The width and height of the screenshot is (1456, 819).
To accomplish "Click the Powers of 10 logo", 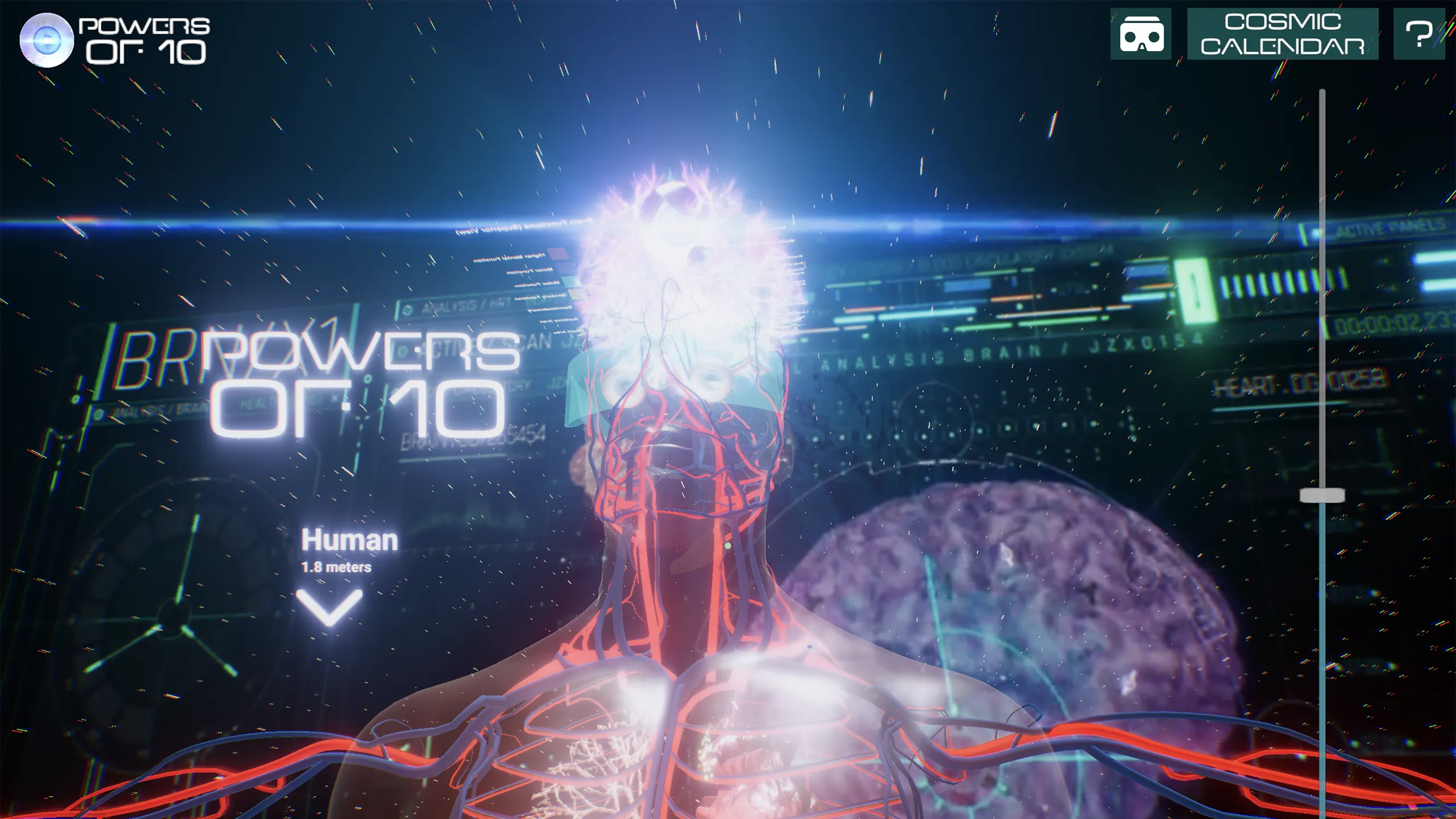I will pyautogui.click(x=114, y=40).
